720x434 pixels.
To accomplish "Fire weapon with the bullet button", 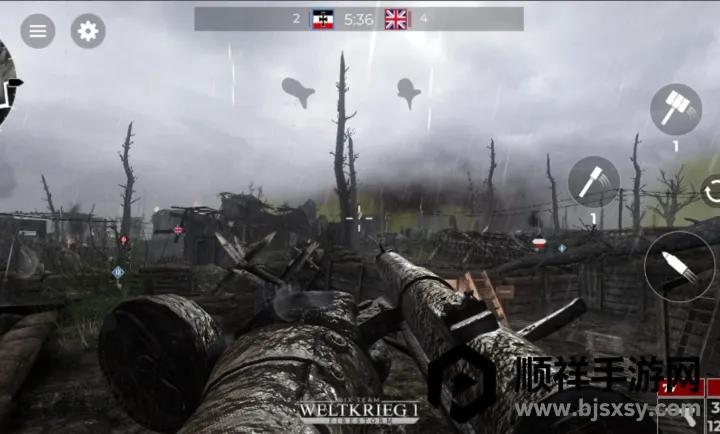I will tap(679, 266).
